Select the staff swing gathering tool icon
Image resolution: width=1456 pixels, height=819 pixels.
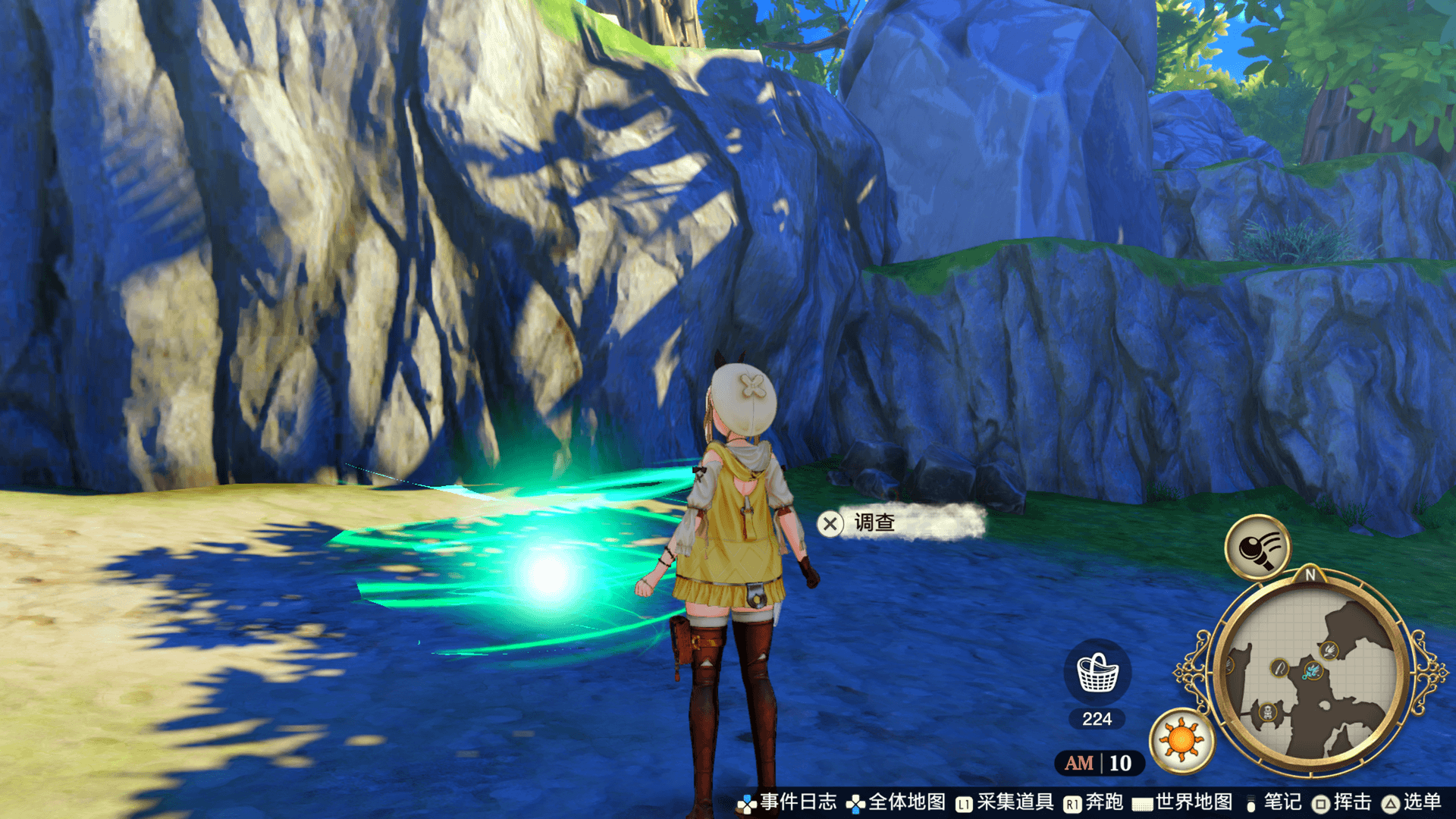pos(1257,547)
